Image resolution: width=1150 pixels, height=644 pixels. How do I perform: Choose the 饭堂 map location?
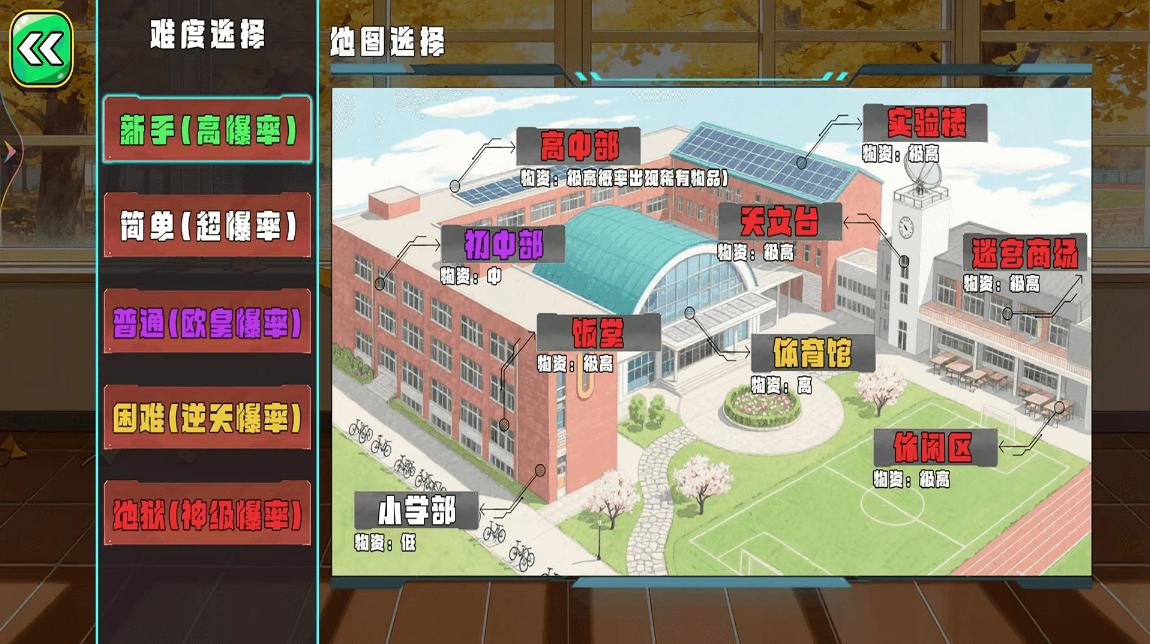(x=598, y=332)
